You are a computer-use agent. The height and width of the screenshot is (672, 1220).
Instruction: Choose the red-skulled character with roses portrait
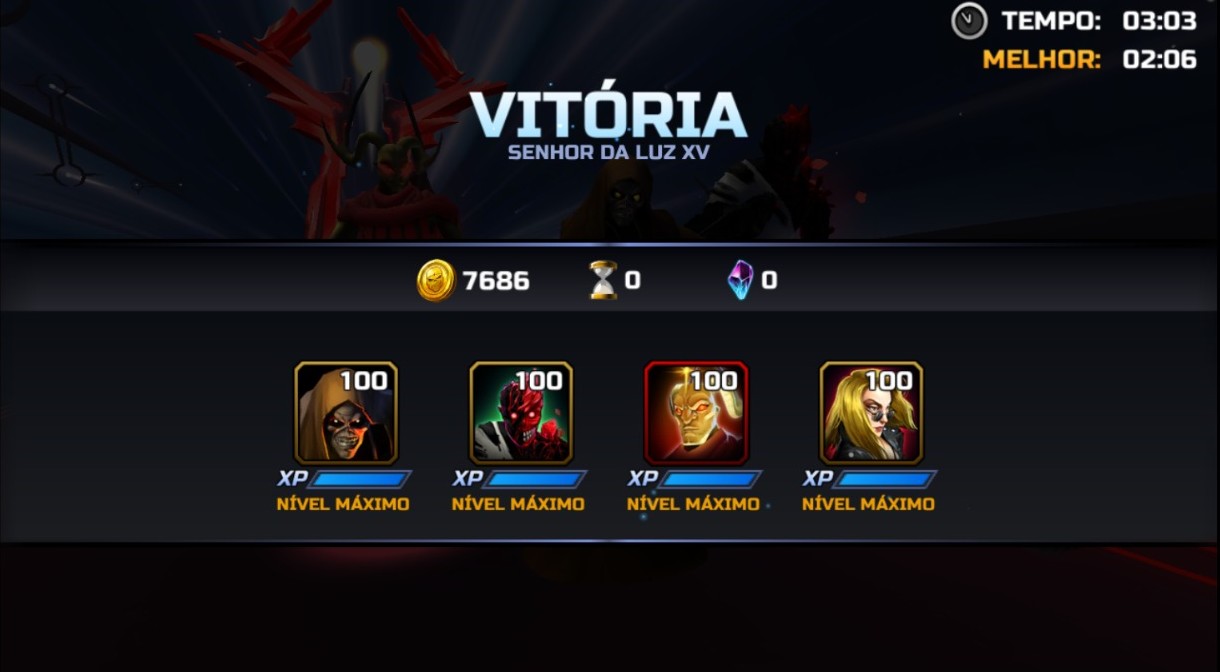pos(521,413)
